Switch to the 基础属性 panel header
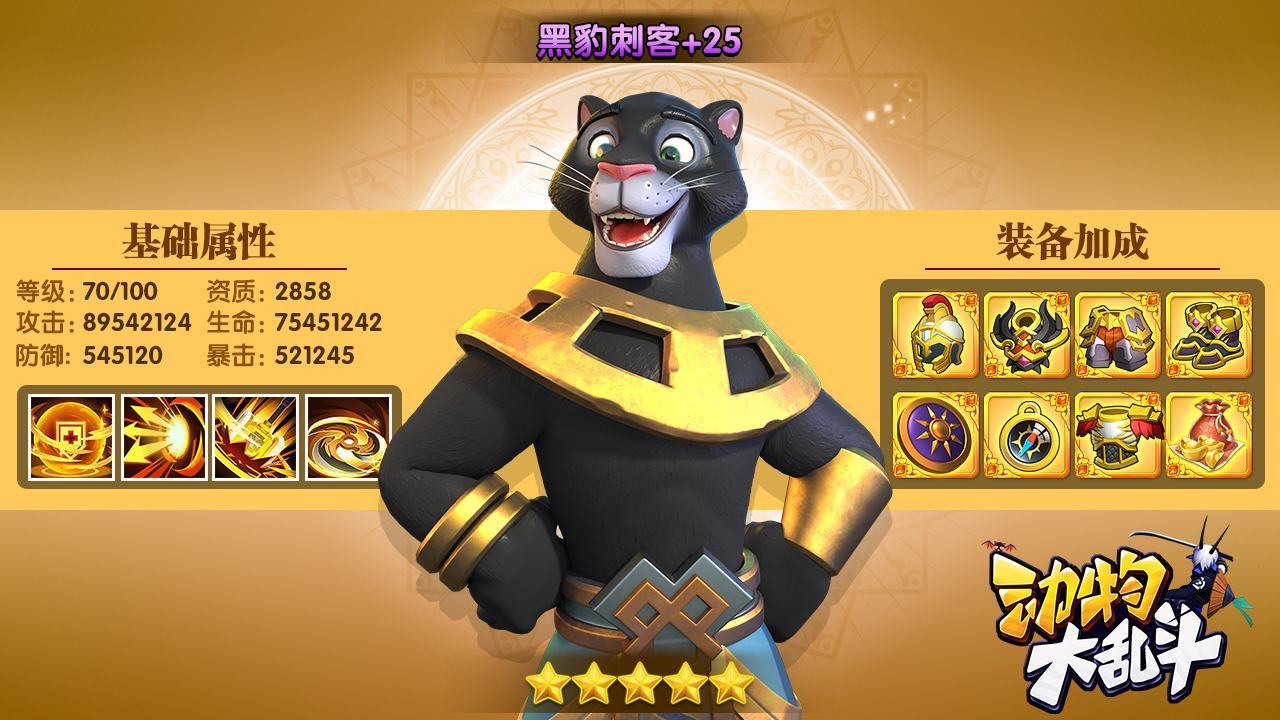Viewport: 1280px width, 720px height. [x=199, y=239]
